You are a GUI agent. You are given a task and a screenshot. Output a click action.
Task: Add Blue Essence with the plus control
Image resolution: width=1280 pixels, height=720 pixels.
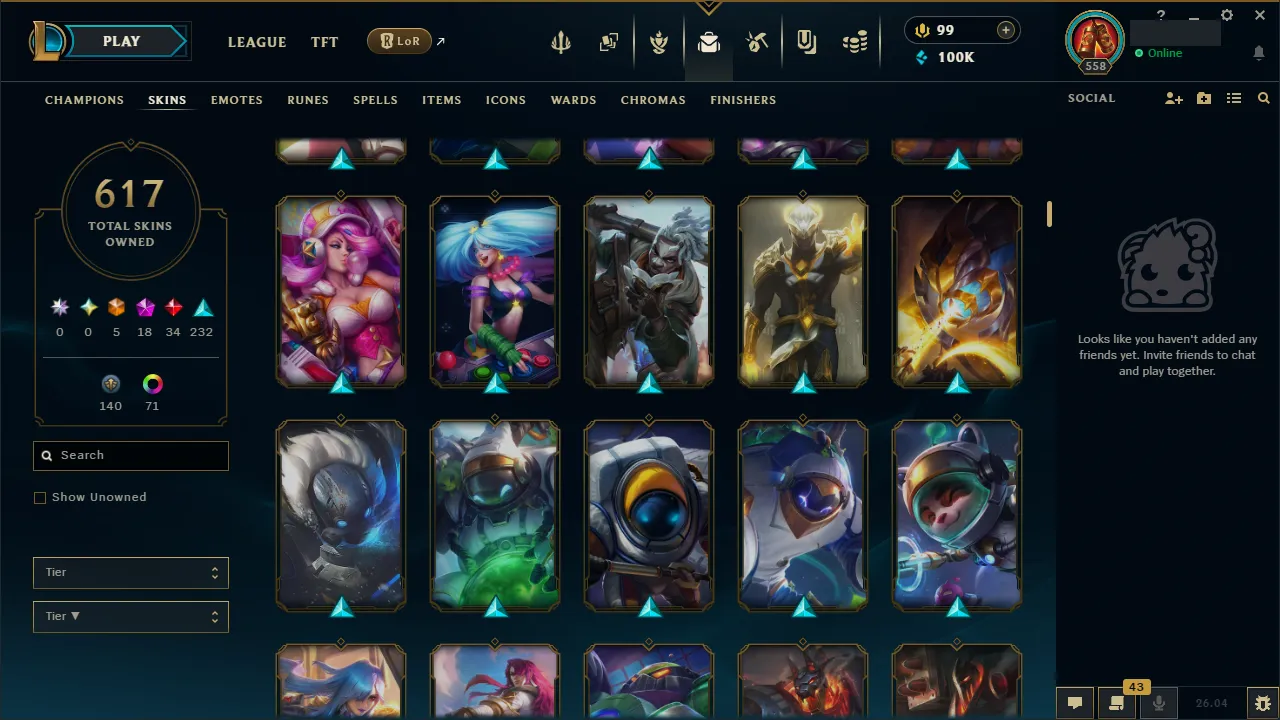[x=1004, y=30]
